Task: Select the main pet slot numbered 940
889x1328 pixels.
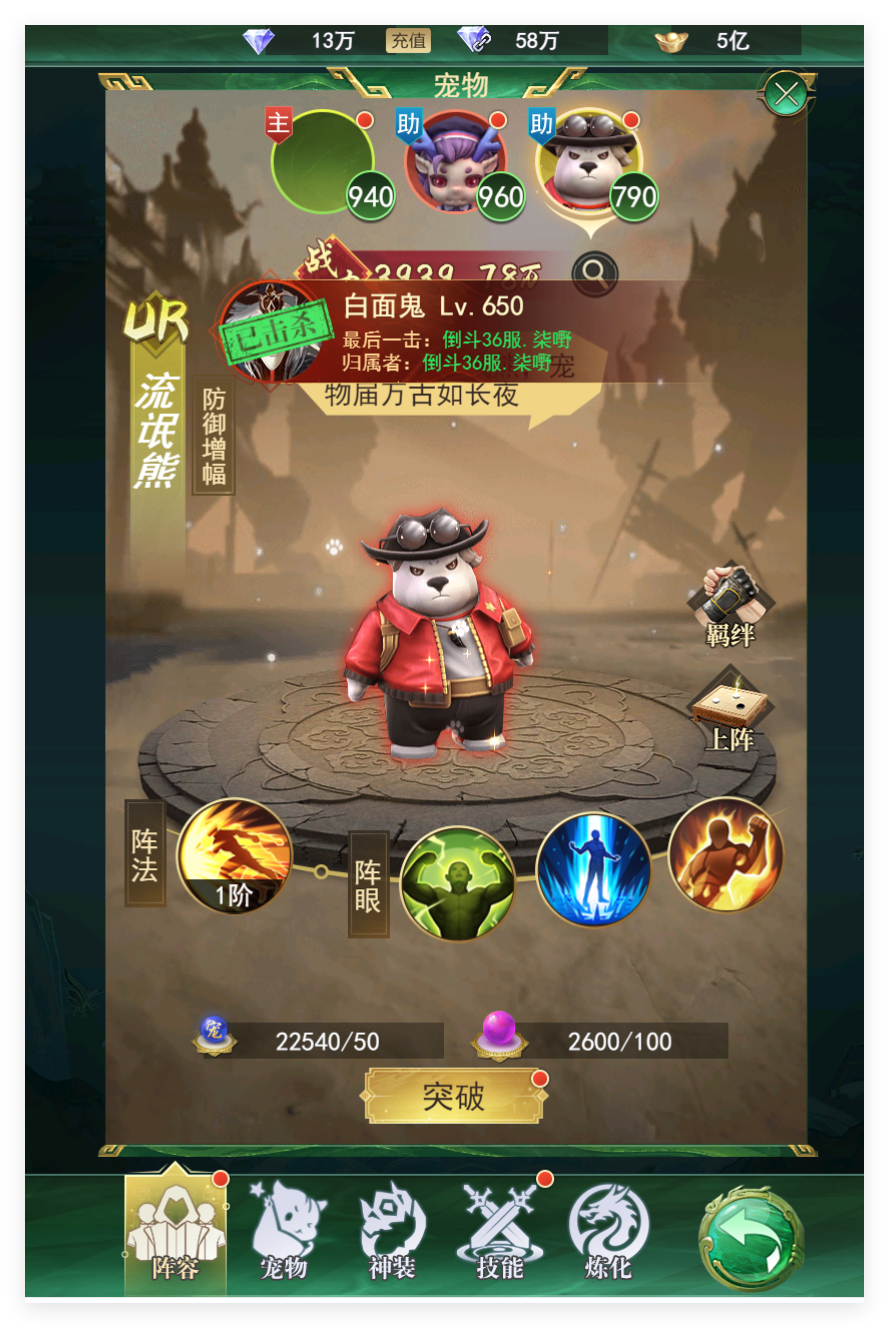Action: (323, 161)
